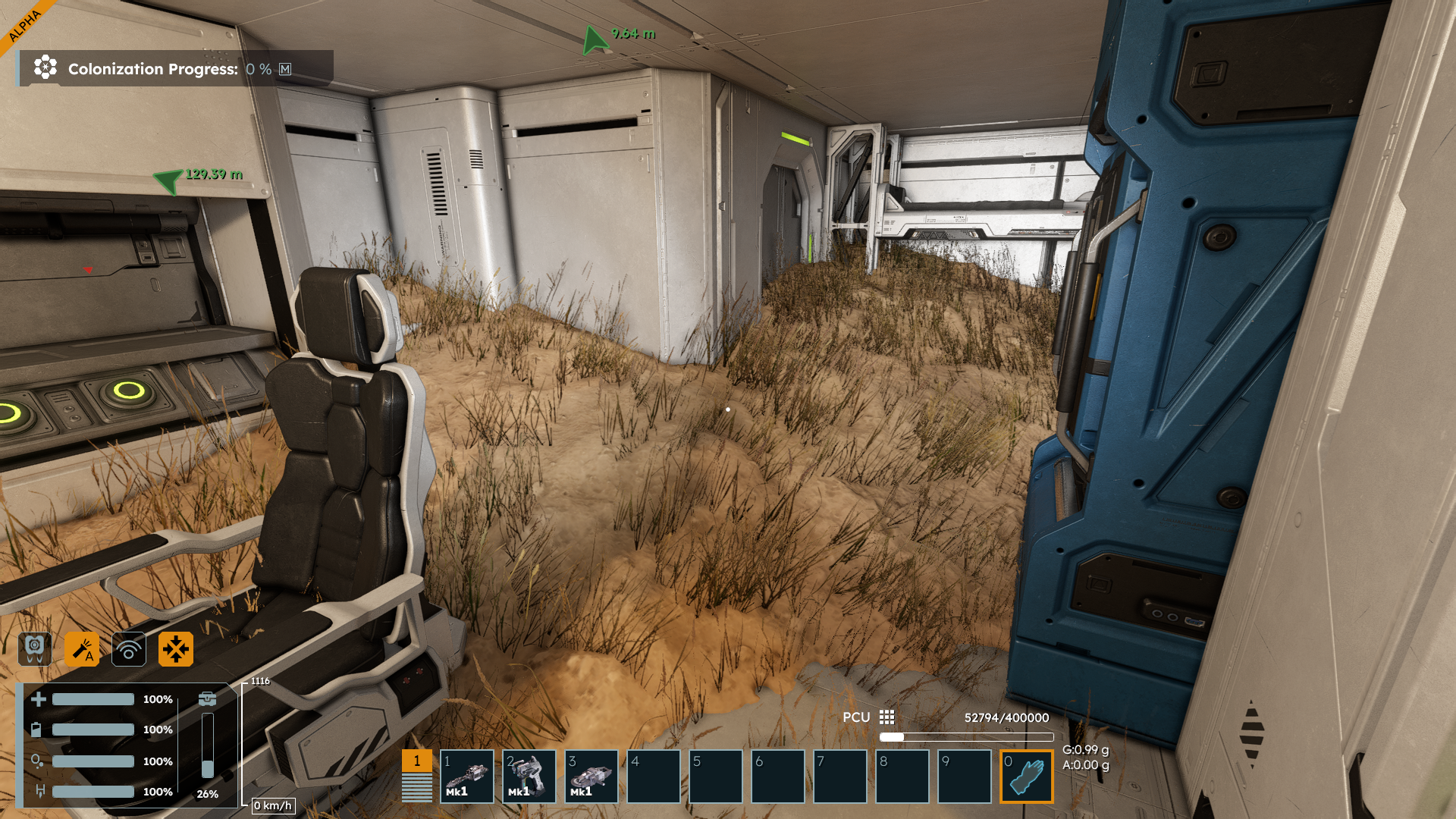Viewport: 1456px width, 819px height.
Task: Toggle the inertia dampeners icon
Action: pos(176,649)
